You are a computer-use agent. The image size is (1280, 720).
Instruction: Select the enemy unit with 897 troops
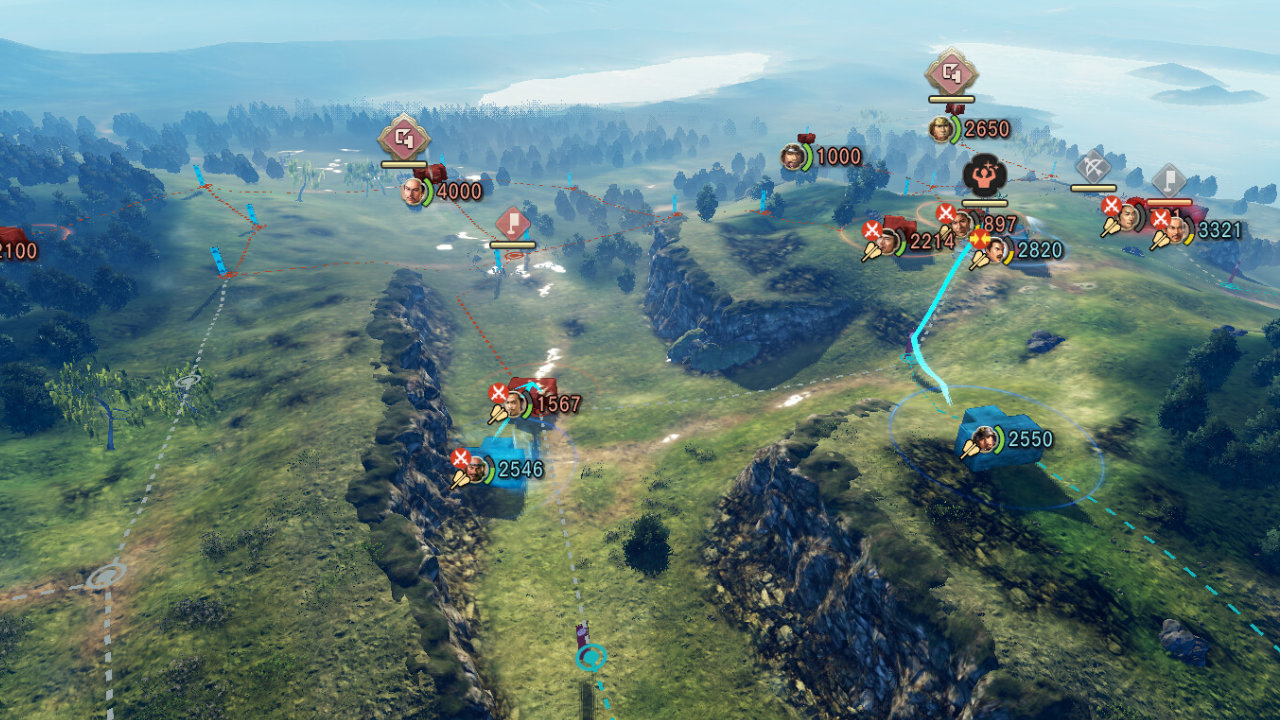[x=963, y=223]
